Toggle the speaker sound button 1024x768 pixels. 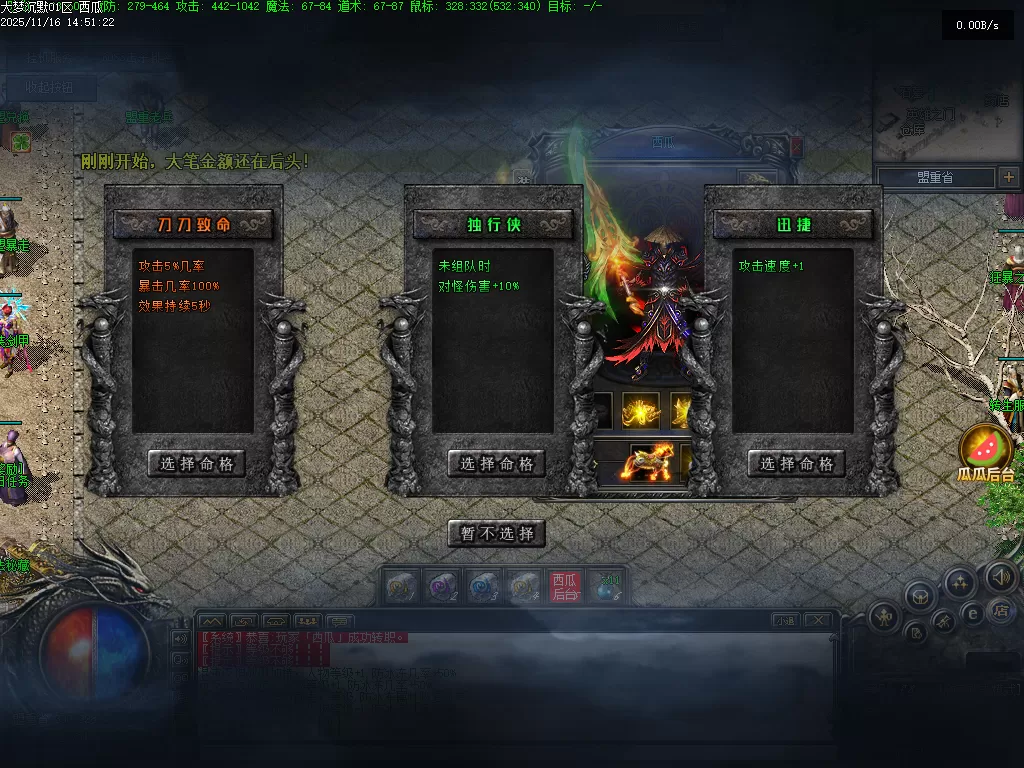tap(1001, 576)
